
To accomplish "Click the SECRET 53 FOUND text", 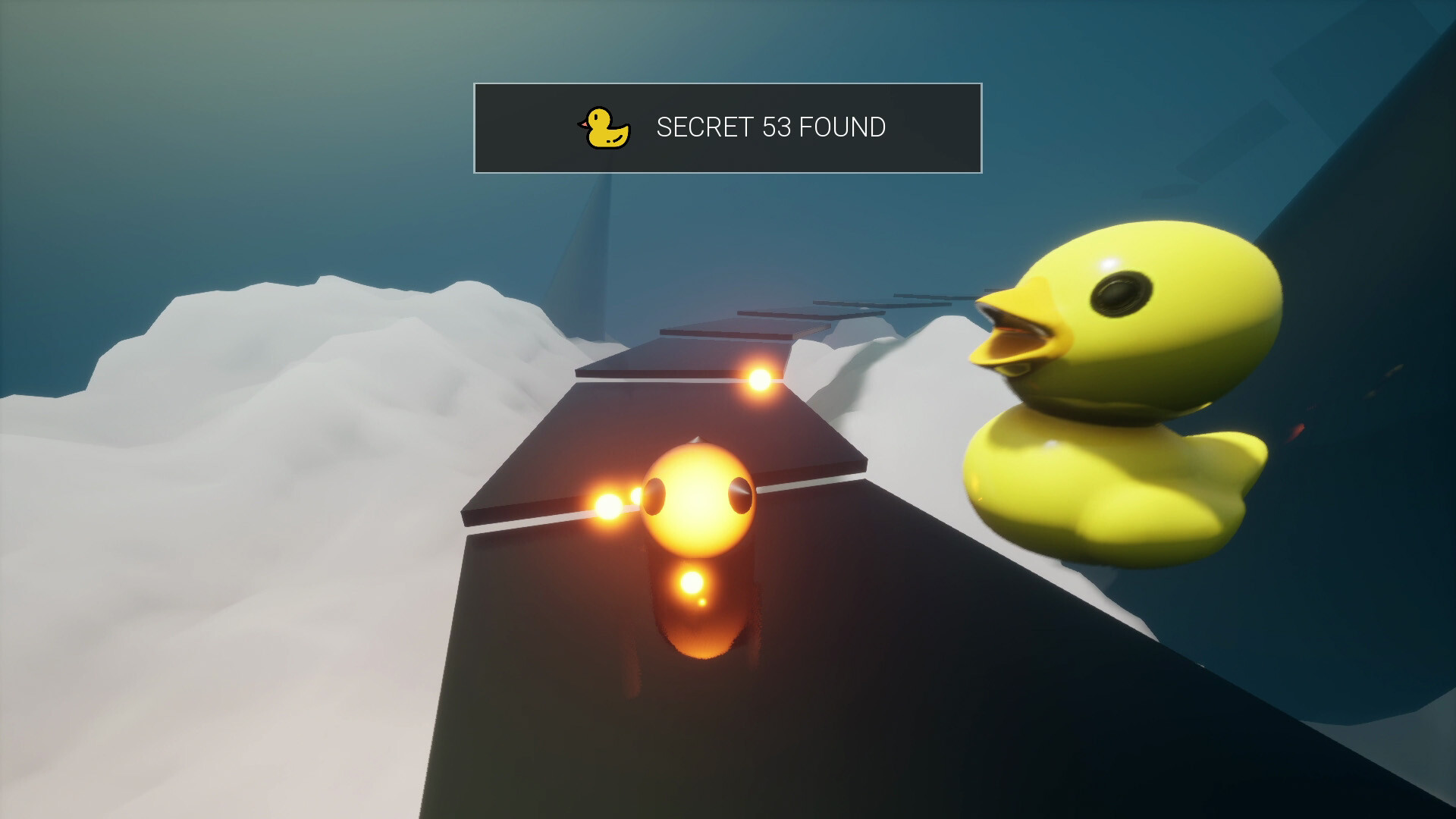I will (770, 128).
